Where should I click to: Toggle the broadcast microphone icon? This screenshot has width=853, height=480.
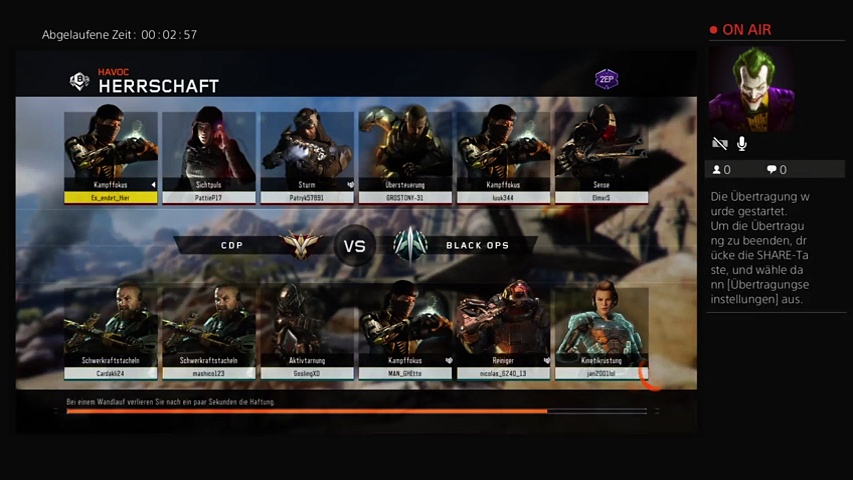(x=742, y=144)
